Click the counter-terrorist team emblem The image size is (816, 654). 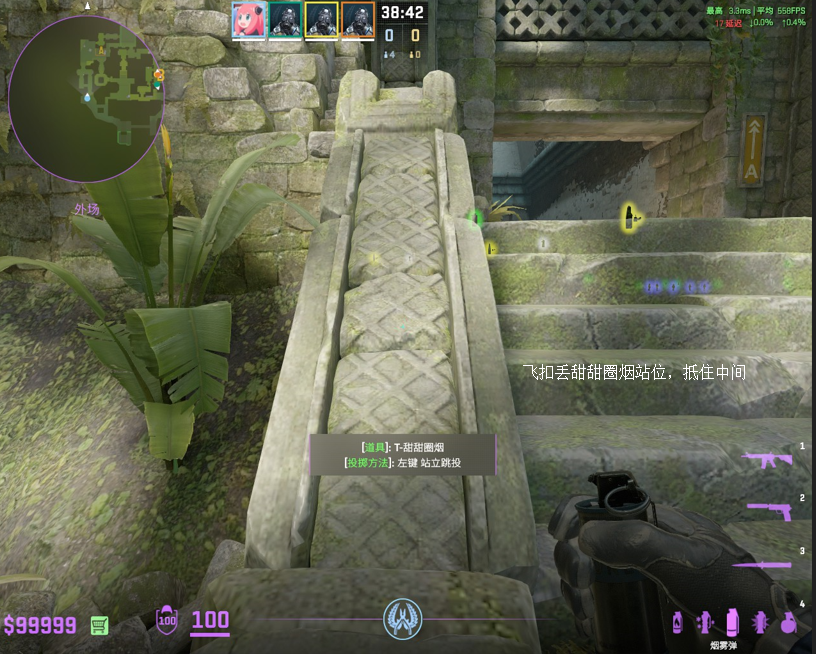tap(403, 619)
